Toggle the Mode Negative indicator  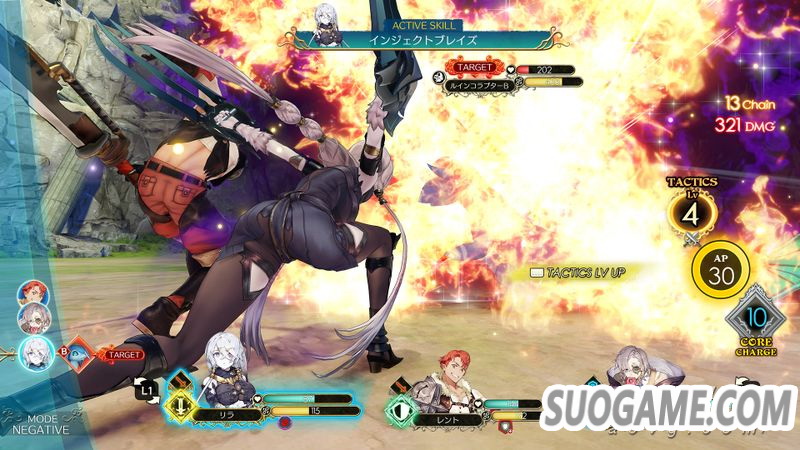point(40,423)
